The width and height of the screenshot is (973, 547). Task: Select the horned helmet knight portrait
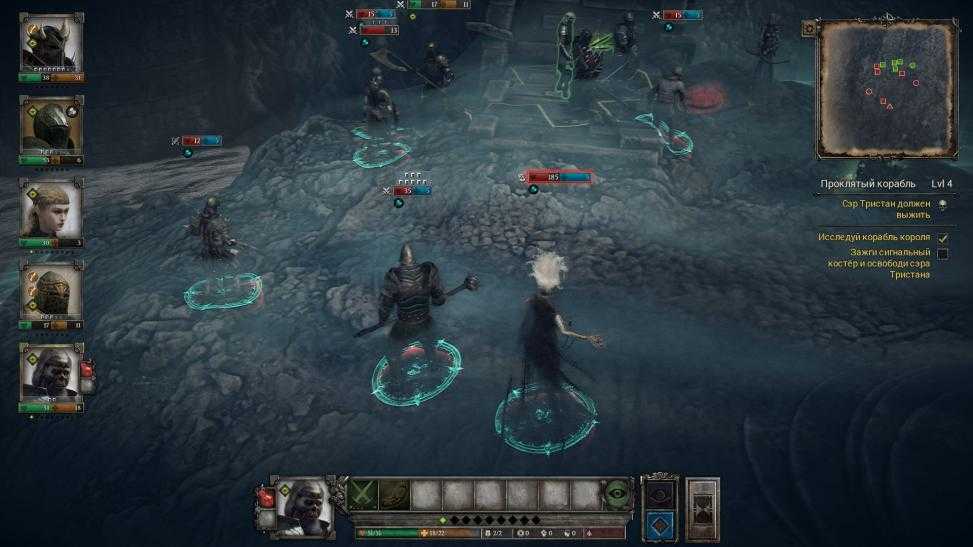tap(51, 43)
